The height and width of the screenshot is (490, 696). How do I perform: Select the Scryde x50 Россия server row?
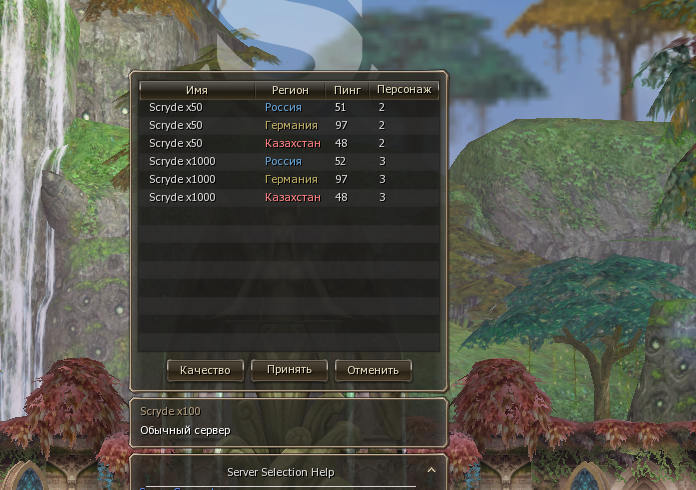[x=288, y=107]
